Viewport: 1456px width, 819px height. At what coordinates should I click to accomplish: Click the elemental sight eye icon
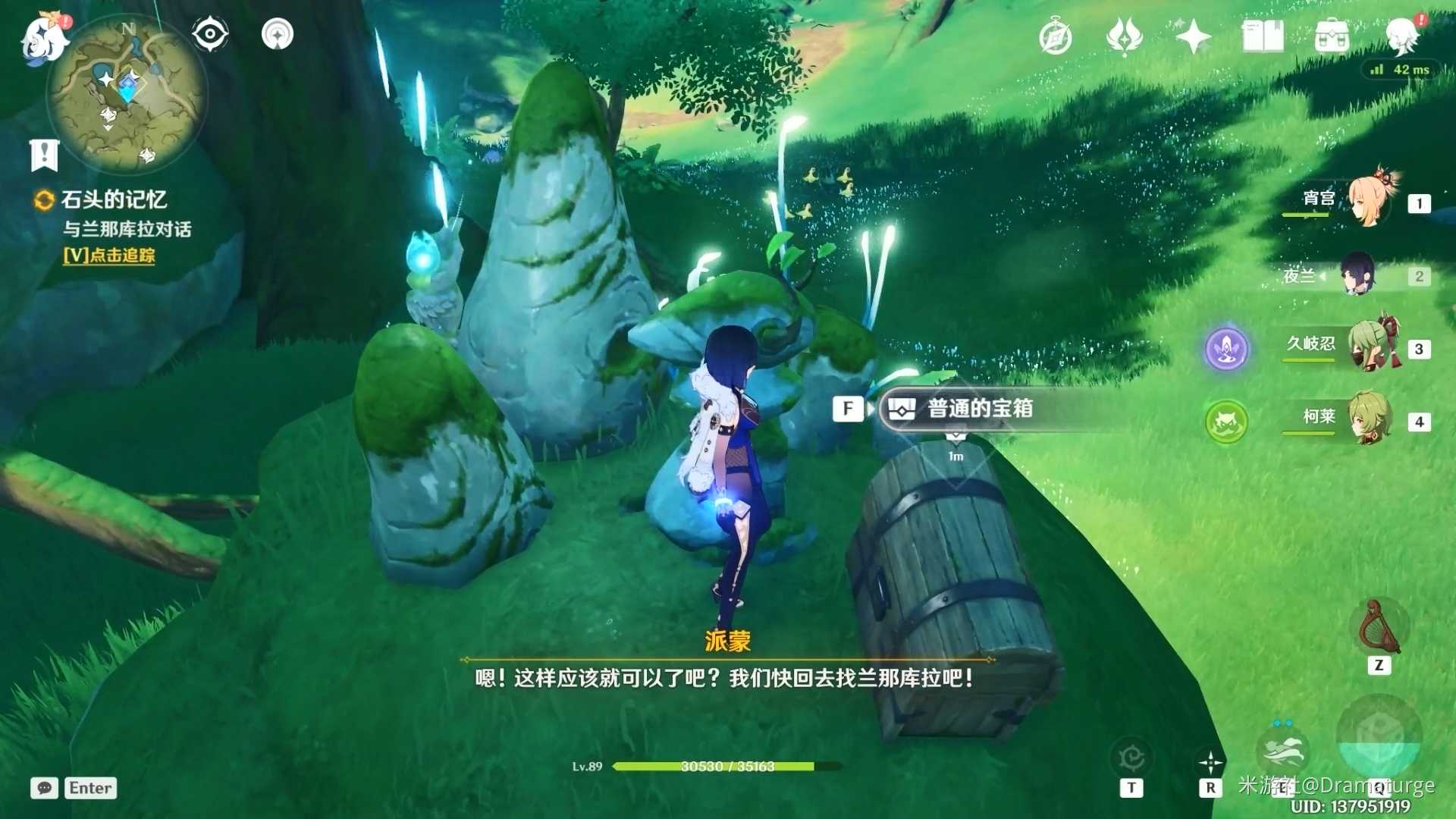[209, 33]
